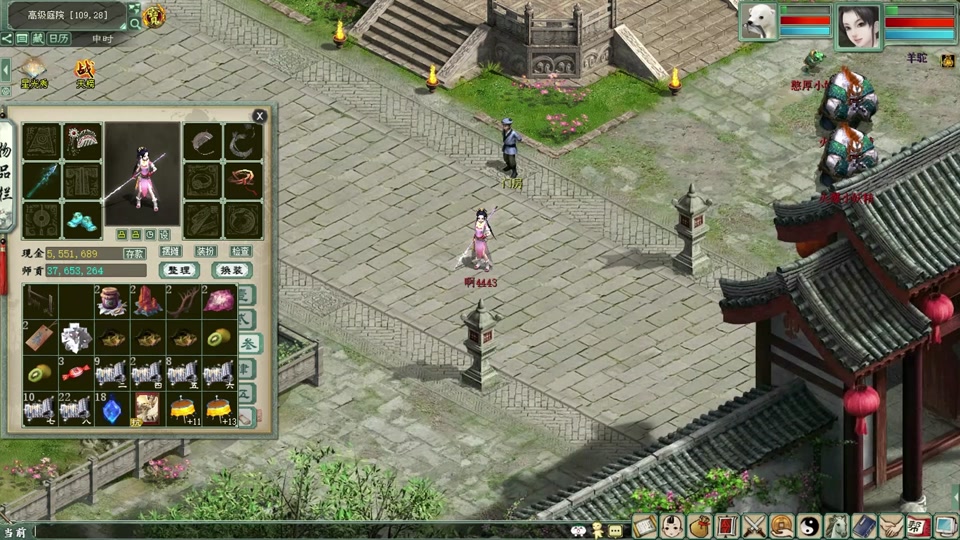Select the cyan boots equipment slot
The image size is (960, 540).
[82, 219]
